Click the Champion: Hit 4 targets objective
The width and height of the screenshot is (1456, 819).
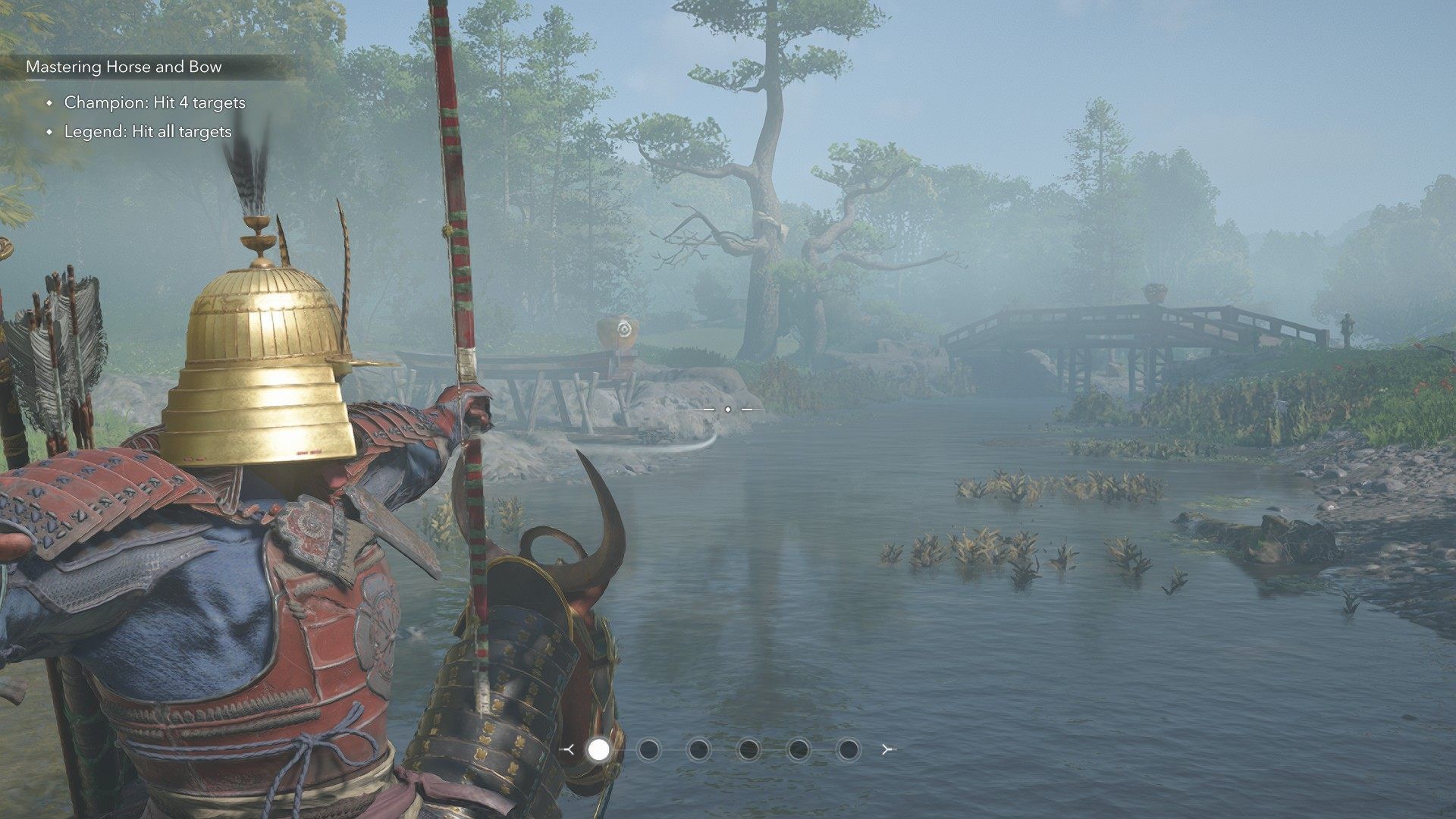click(x=155, y=102)
